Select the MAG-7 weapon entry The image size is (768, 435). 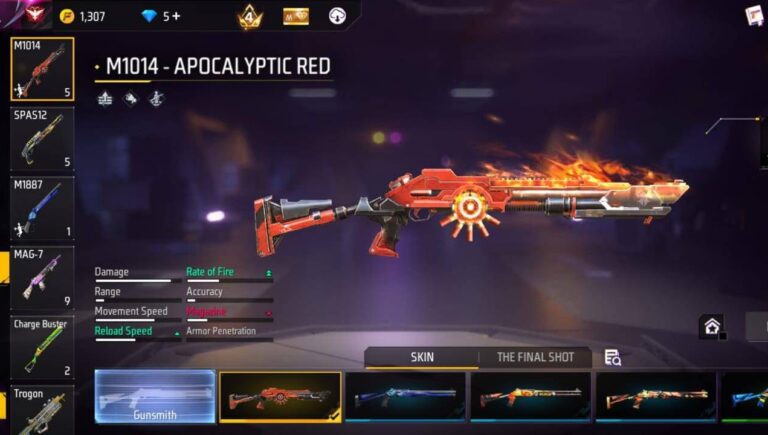[x=42, y=277]
